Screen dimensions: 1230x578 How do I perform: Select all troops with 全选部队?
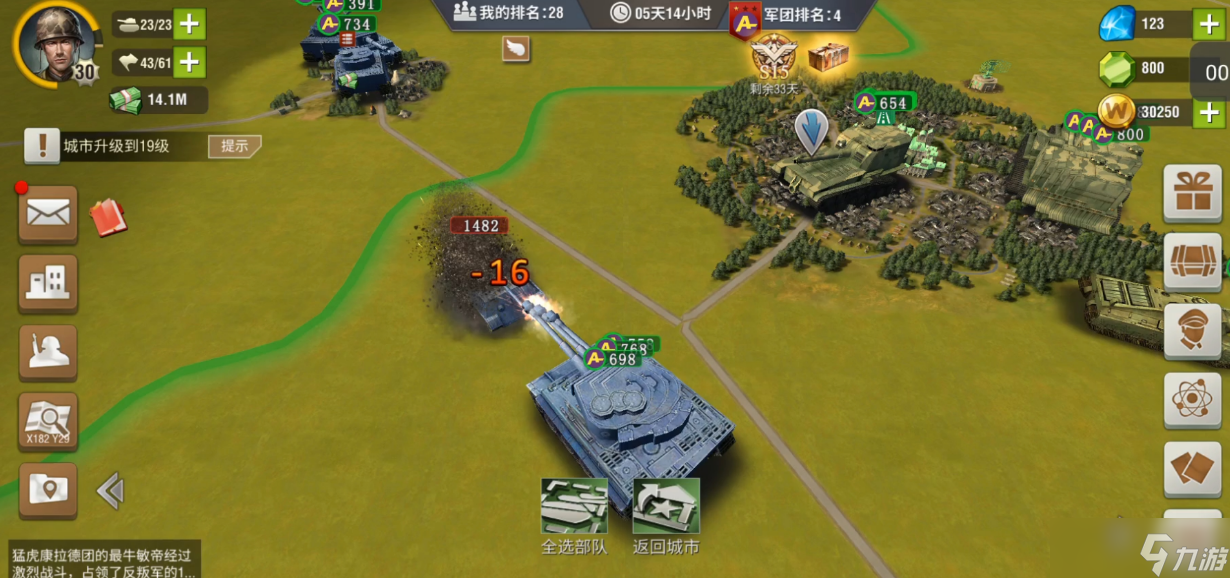(x=574, y=507)
